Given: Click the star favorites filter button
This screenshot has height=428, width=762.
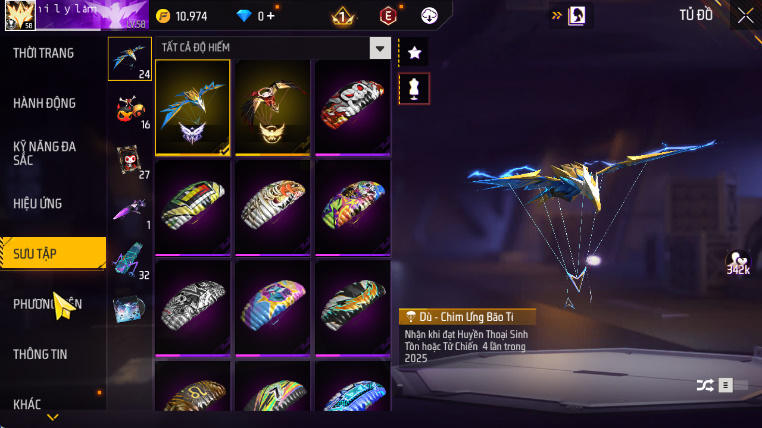Looking at the screenshot, I should click(x=414, y=51).
